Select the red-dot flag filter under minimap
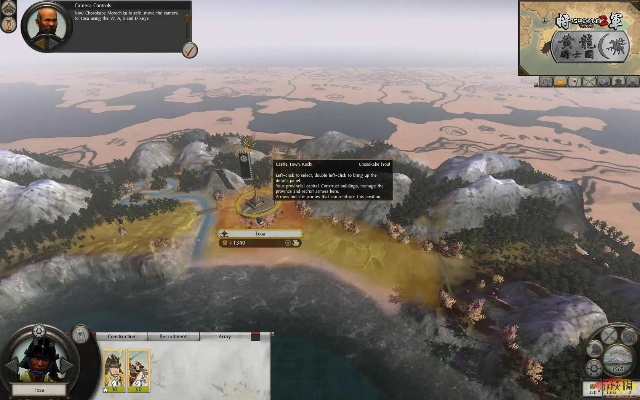The height and width of the screenshot is (400, 640). pos(576,80)
